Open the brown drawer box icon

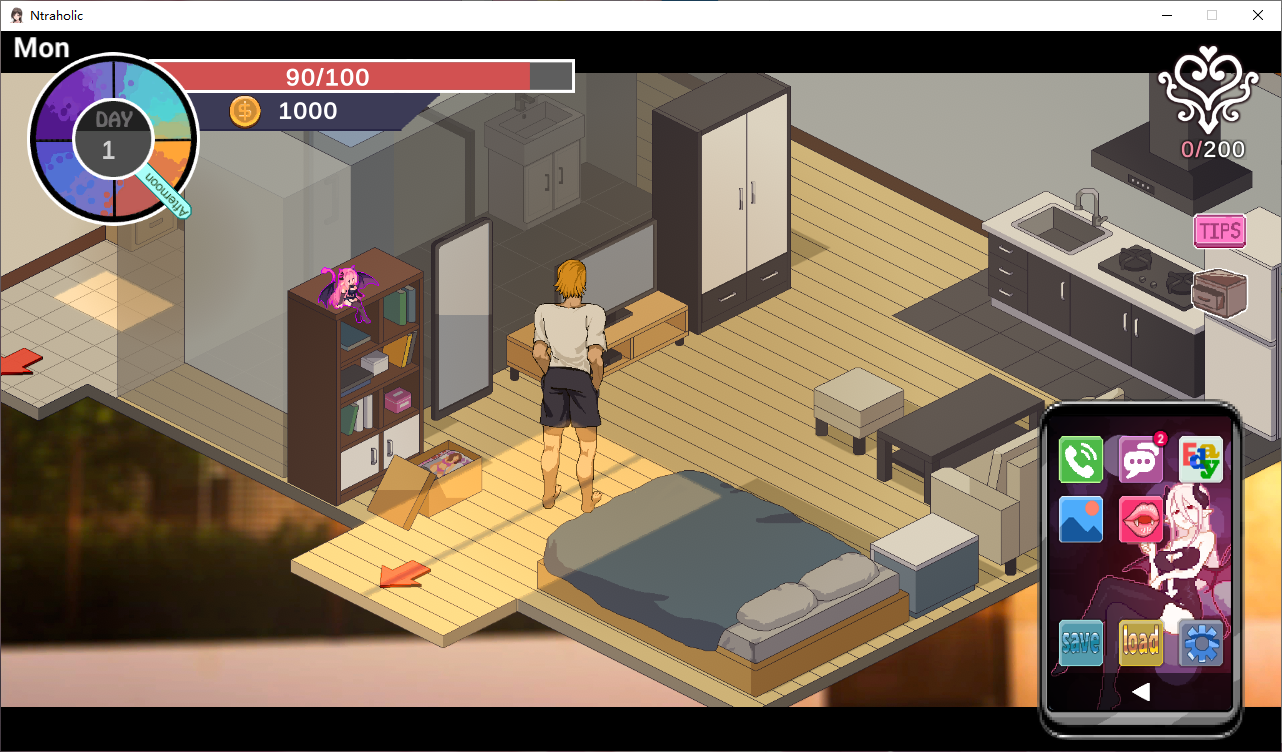coord(1220,293)
